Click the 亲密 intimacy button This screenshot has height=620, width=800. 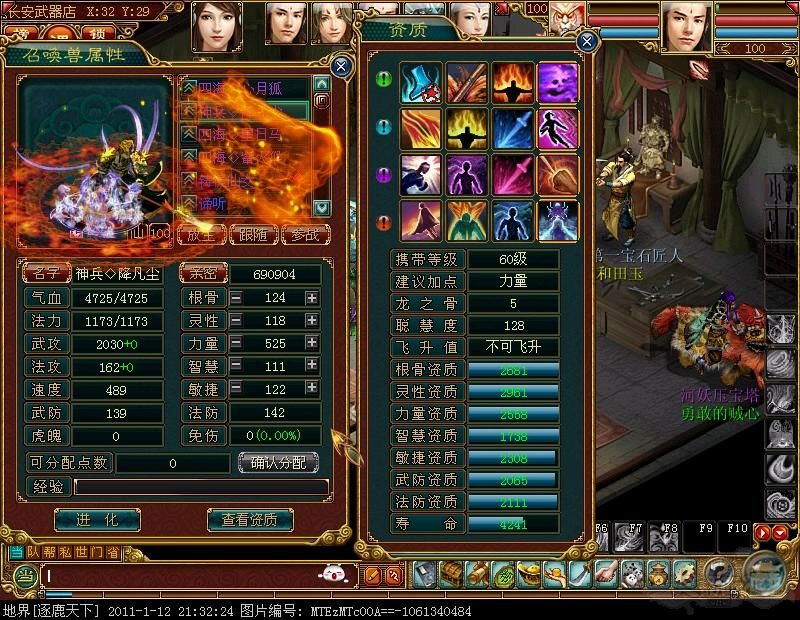(x=203, y=273)
